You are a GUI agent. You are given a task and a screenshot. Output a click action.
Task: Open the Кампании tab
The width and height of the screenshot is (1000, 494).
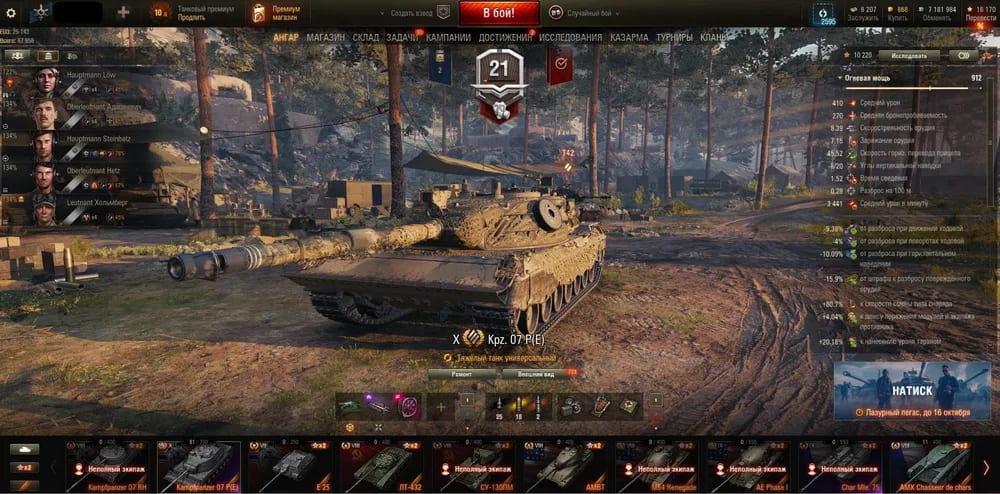pyautogui.click(x=448, y=38)
